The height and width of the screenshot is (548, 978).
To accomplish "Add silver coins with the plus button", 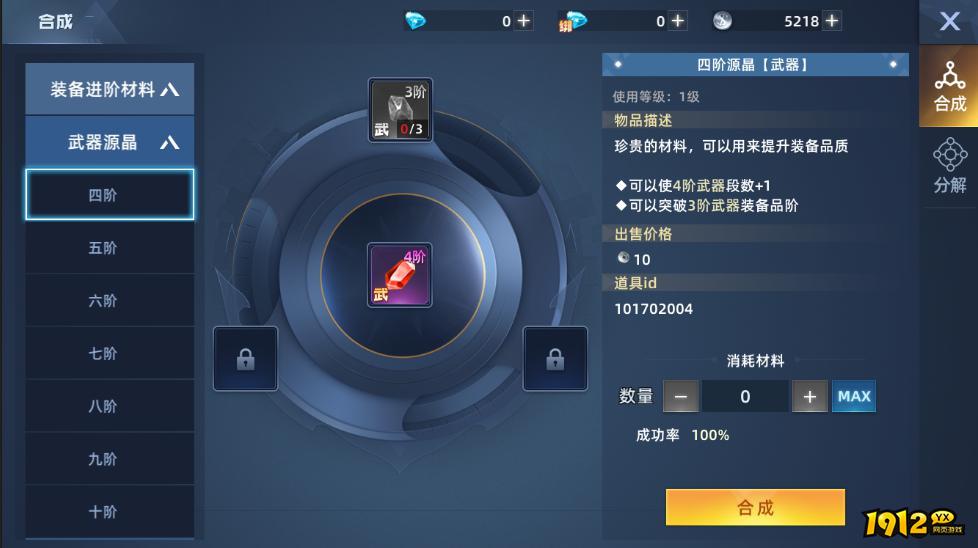I will [x=831, y=21].
